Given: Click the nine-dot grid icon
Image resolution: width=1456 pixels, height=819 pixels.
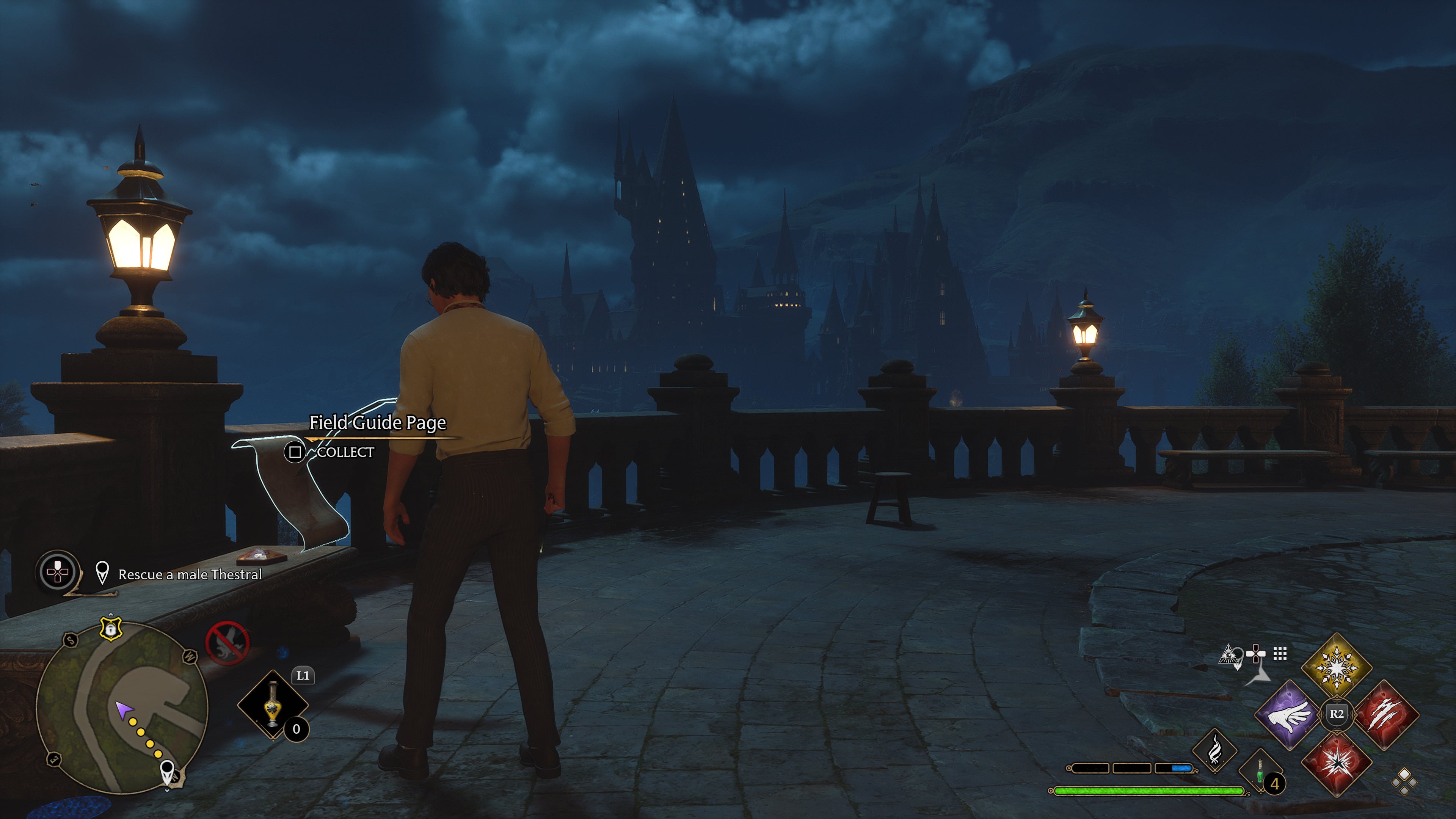Looking at the screenshot, I should coord(1280,654).
